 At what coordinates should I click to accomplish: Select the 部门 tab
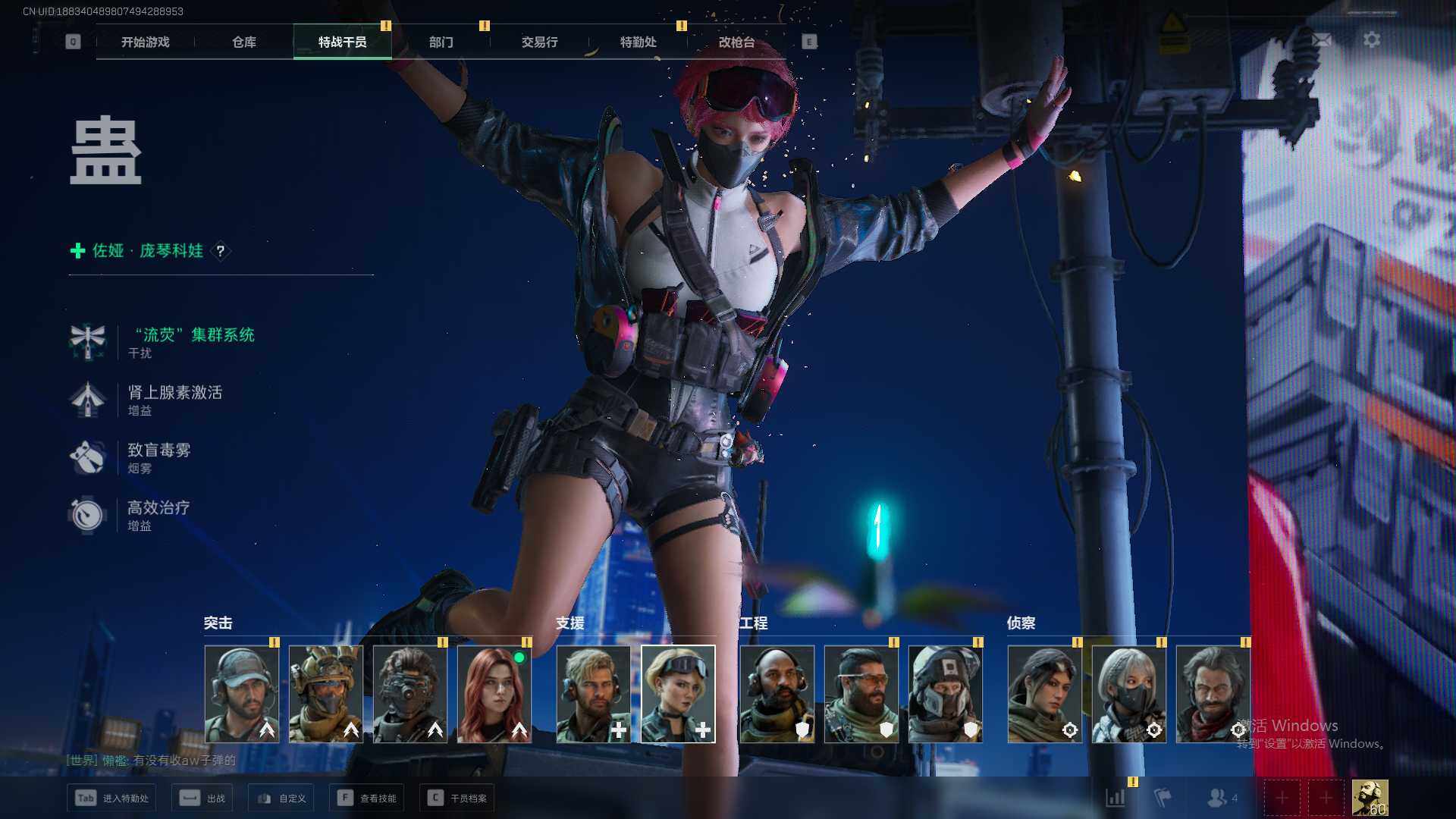tap(441, 42)
